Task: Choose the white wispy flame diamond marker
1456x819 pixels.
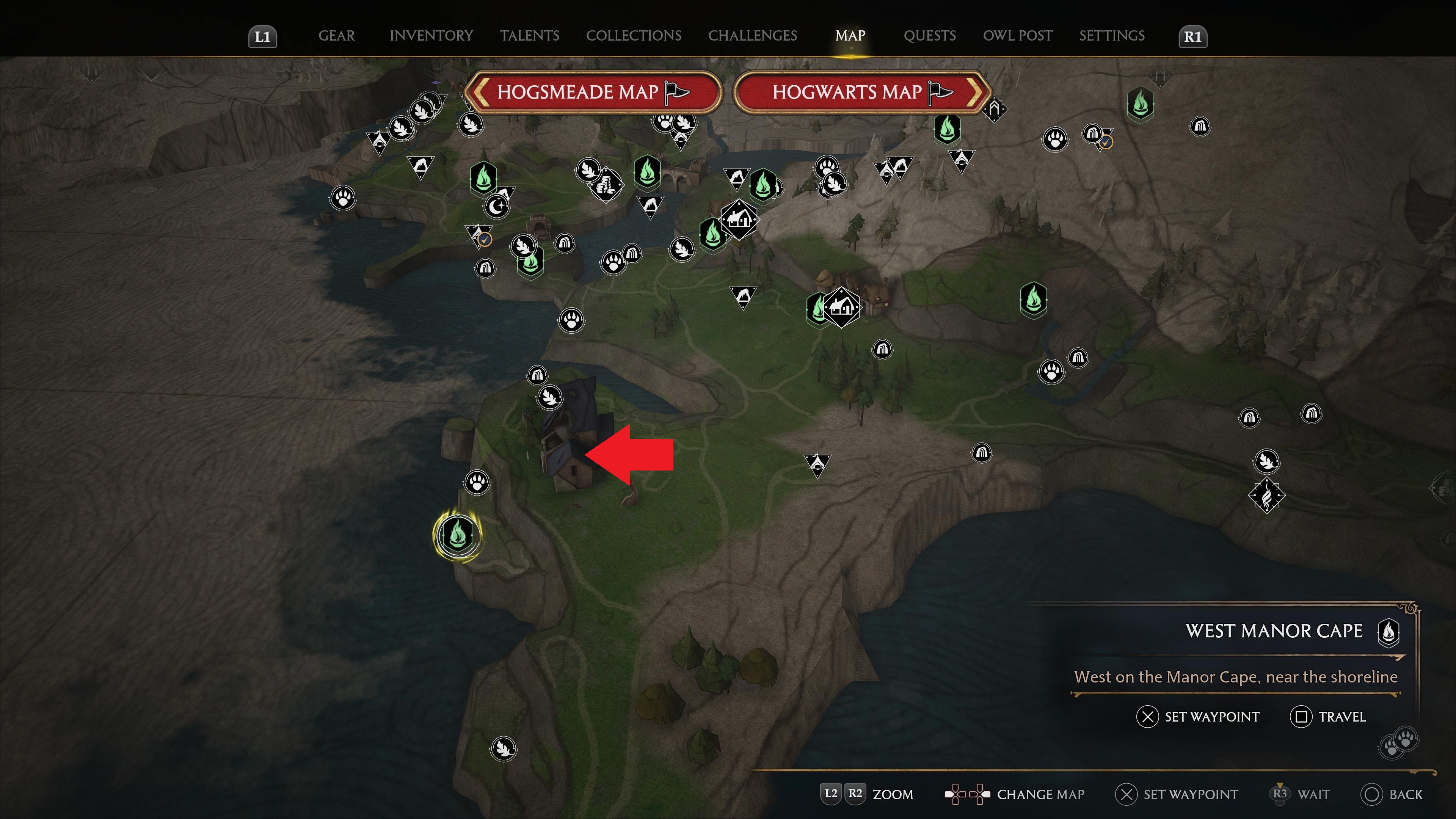Action: click(x=1266, y=495)
